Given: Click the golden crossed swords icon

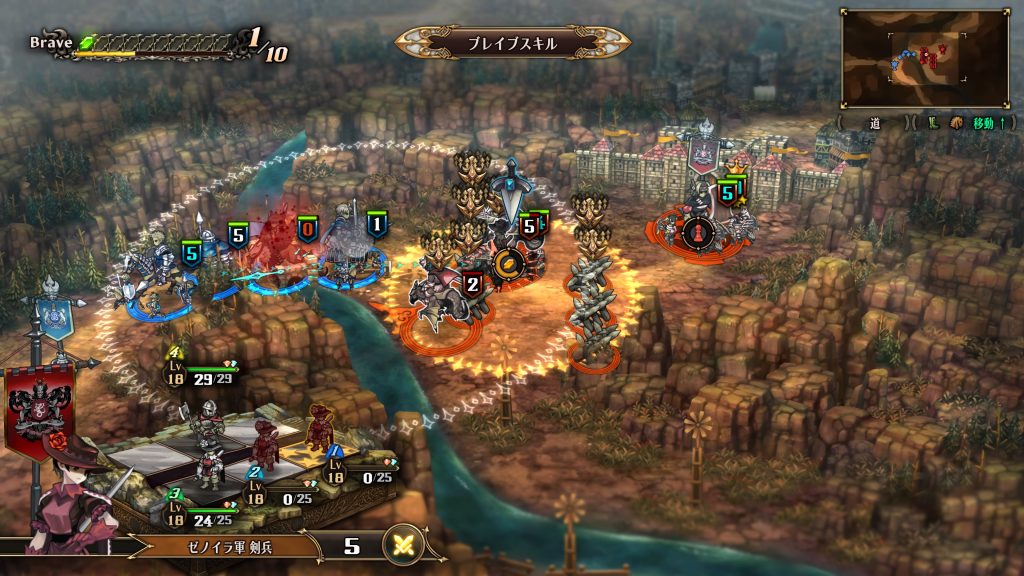Looking at the screenshot, I should click(x=405, y=546).
